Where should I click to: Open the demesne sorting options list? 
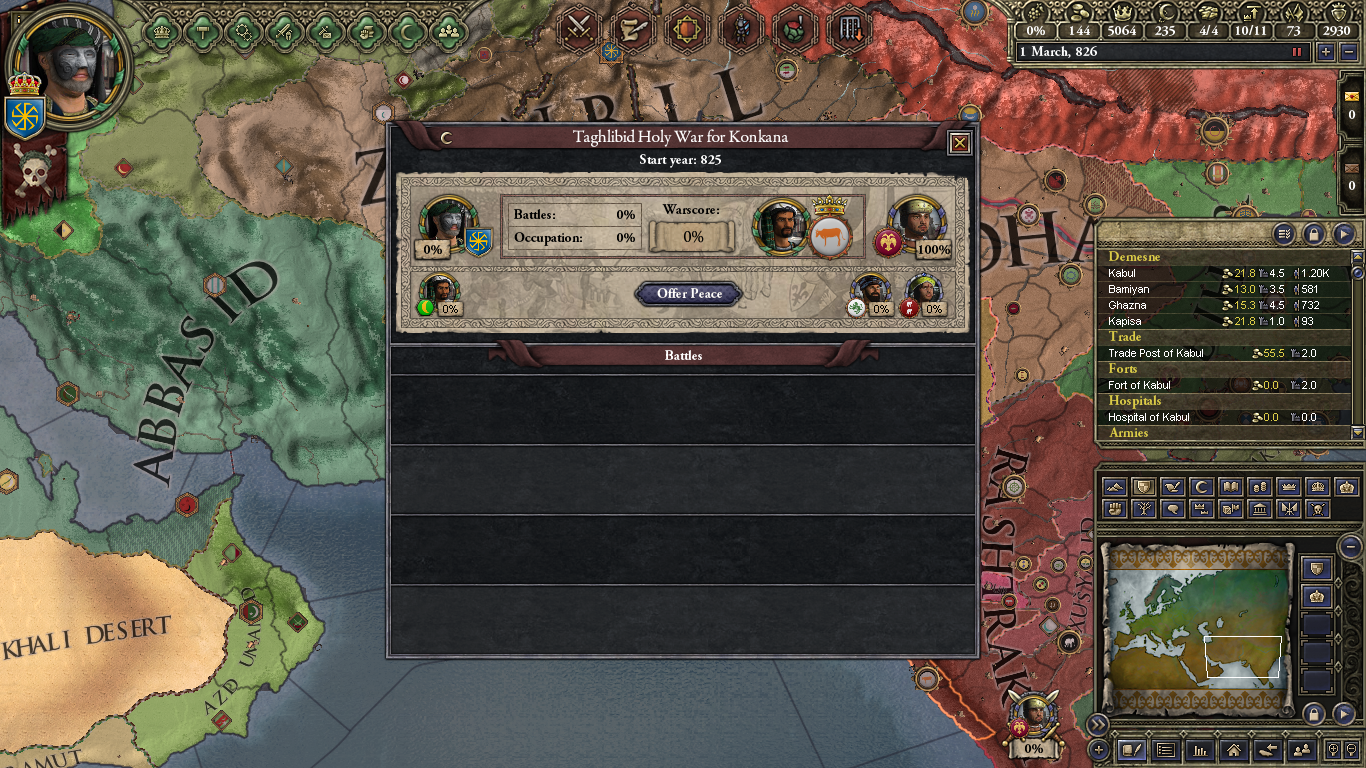click(x=1283, y=234)
